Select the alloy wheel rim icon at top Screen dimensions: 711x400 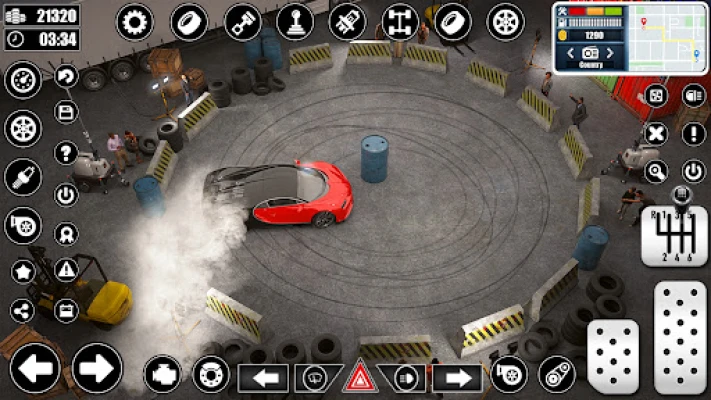(x=506, y=21)
